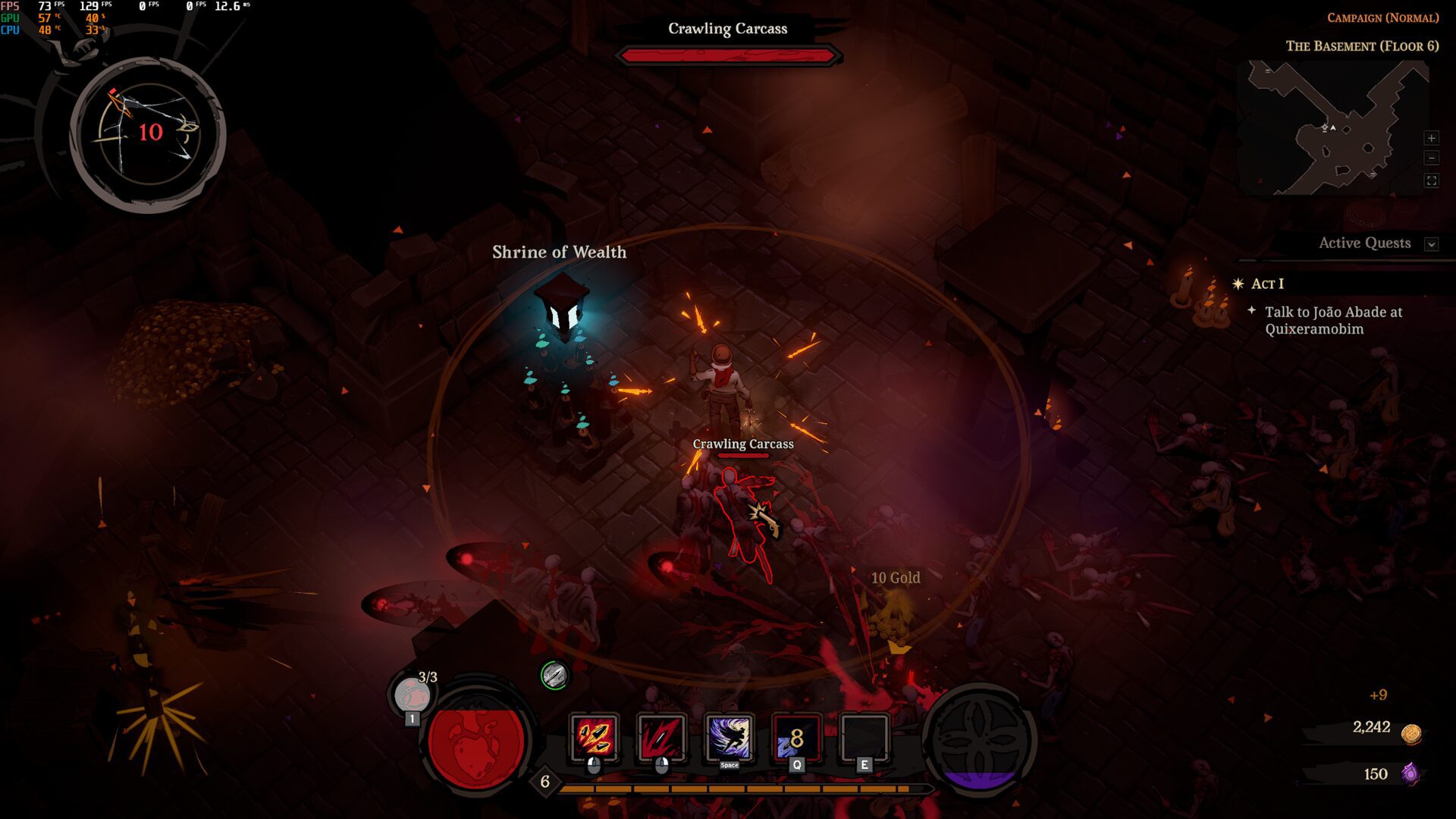Collapse the Active Quests dropdown arrow
Image resolution: width=1456 pixels, height=819 pixels.
pyautogui.click(x=1431, y=244)
